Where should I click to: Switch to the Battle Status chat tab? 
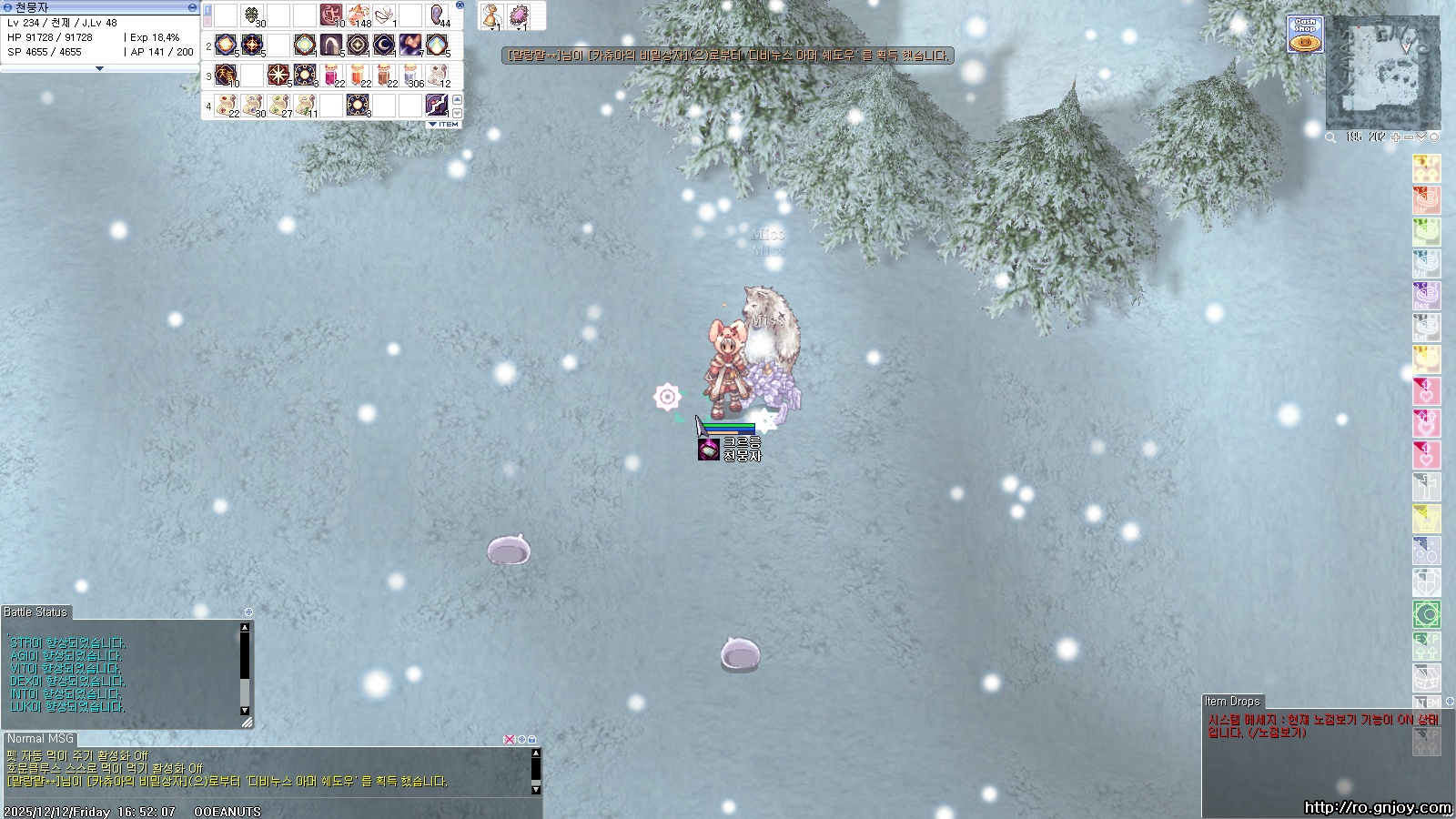click(35, 612)
